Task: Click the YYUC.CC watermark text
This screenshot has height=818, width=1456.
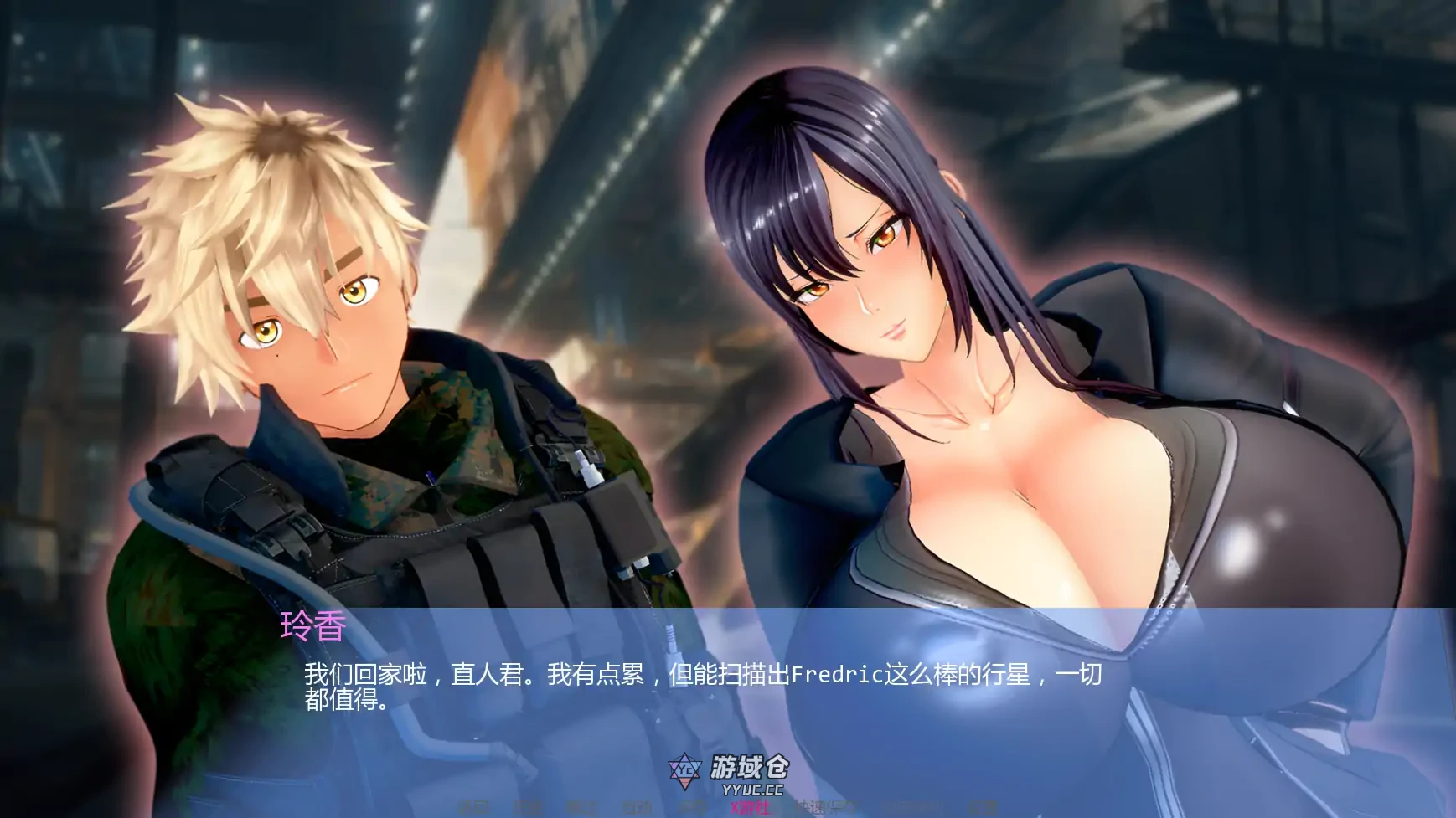Action: tap(754, 792)
